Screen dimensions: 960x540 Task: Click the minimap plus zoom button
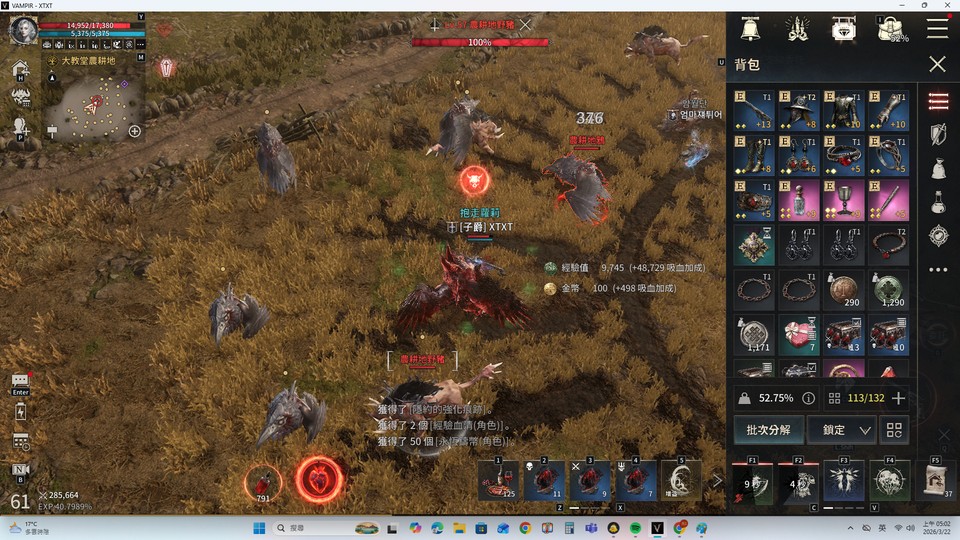[x=135, y=131]
